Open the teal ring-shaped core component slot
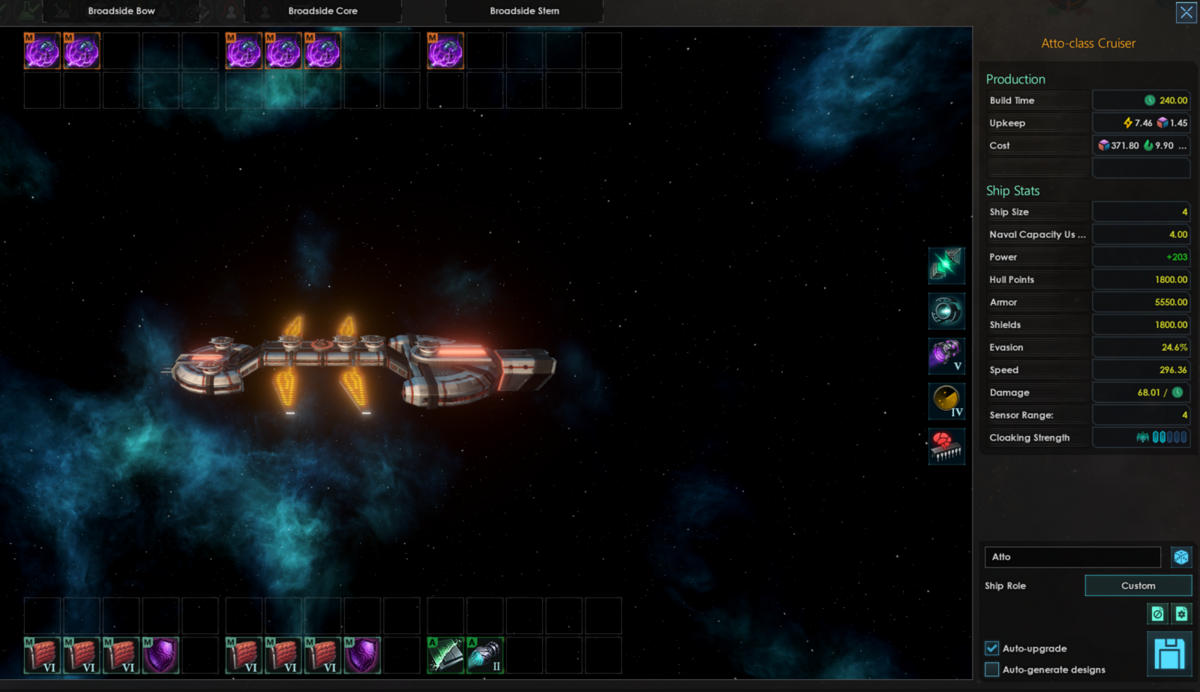Image resolution: width=1200 pixels, height=692 pixels. pos(946,311)
